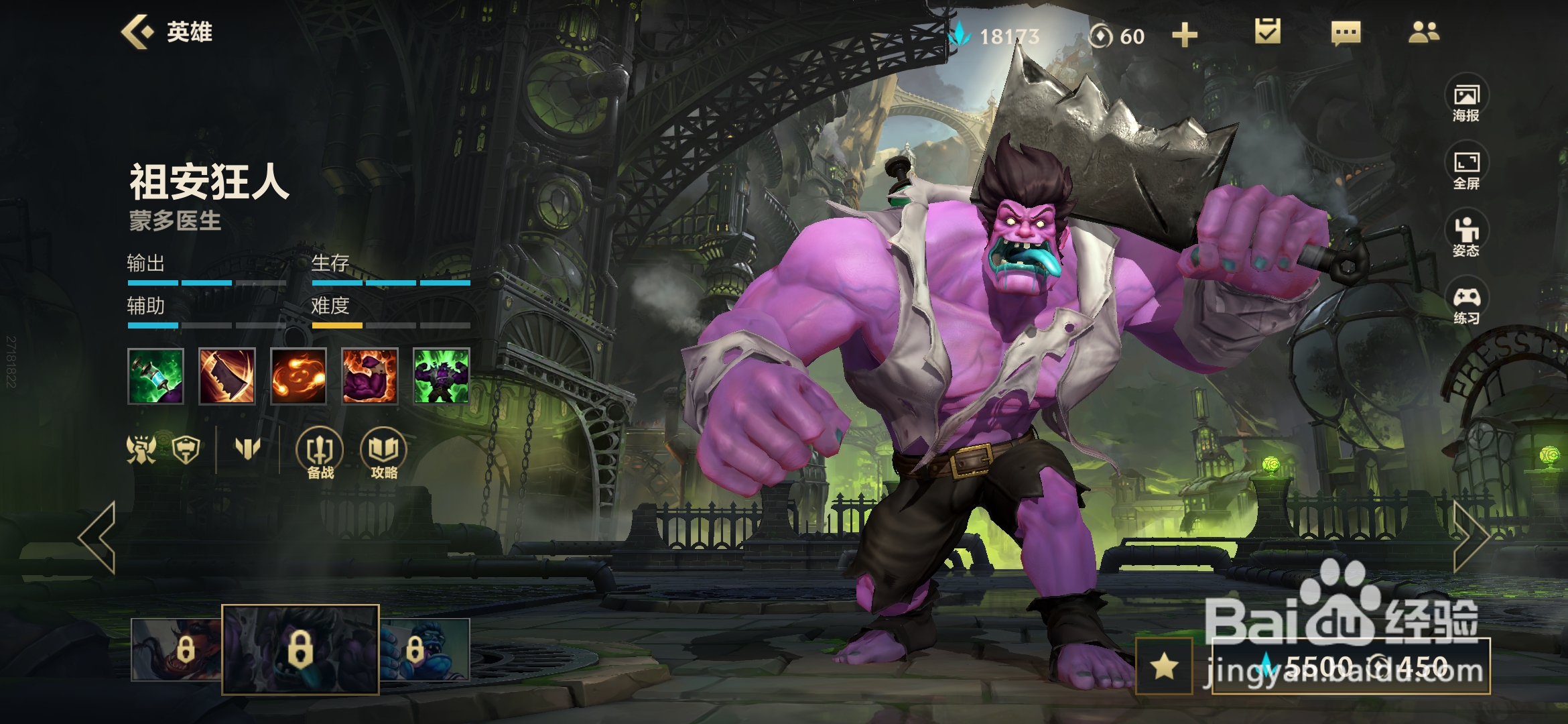
Task: Choose the locked blue skin thumbnail
Action: pos(425,649)
